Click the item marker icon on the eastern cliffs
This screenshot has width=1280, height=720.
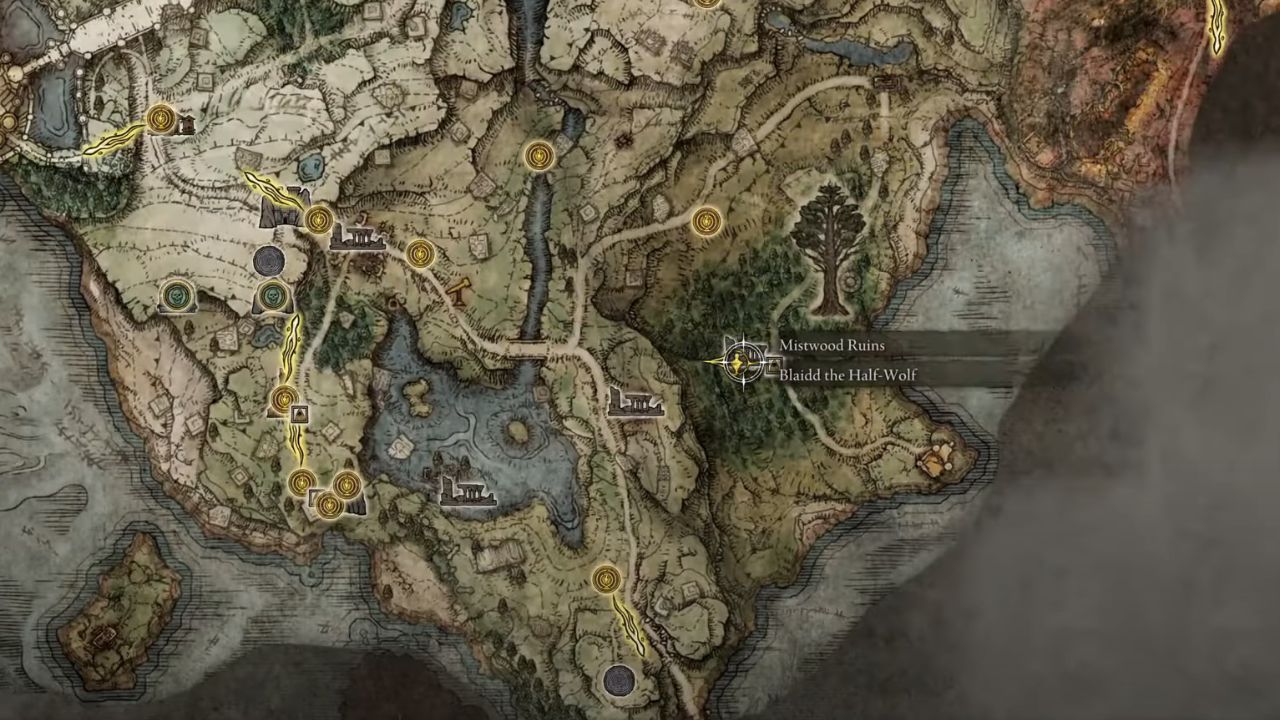(x=938, y=462)
